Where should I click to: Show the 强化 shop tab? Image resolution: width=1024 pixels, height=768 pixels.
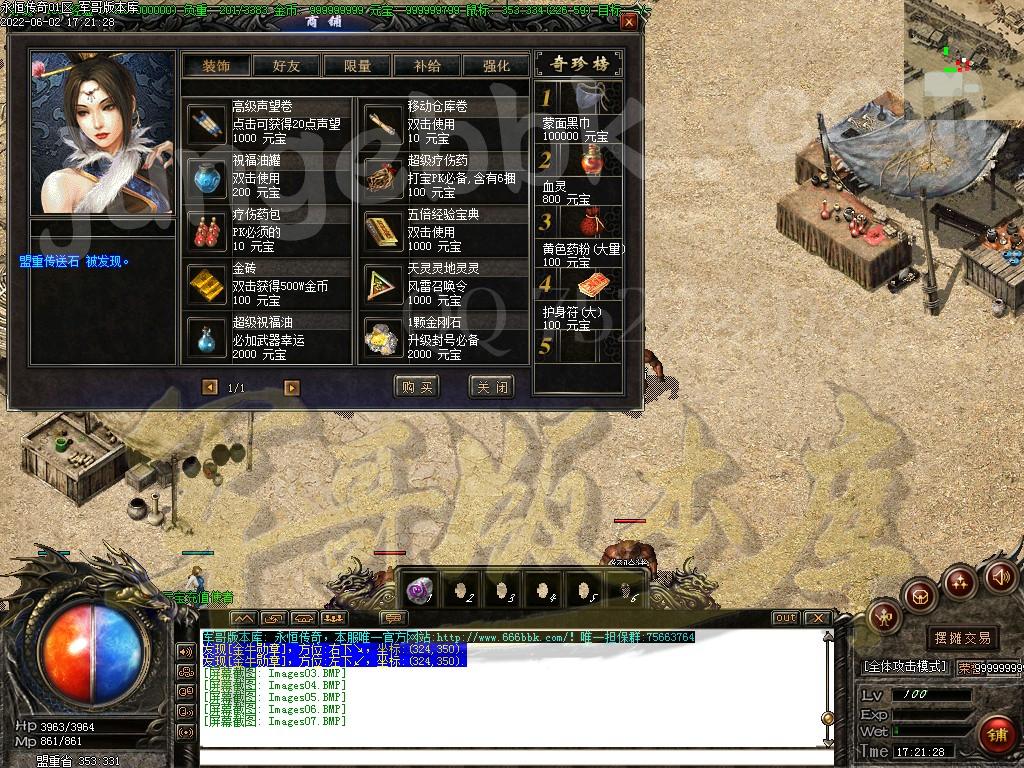496,66
